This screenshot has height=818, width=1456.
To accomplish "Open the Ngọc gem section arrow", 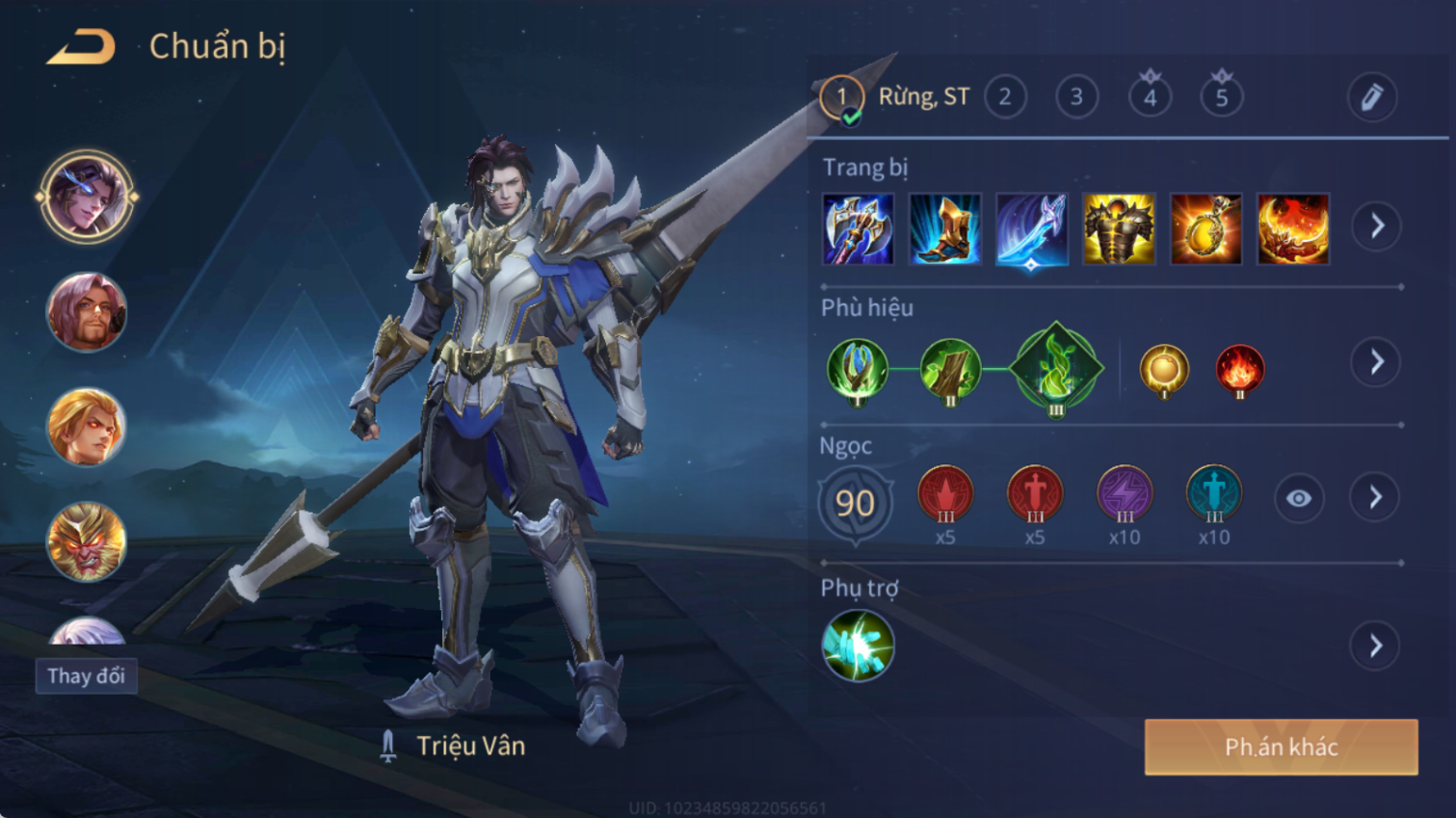I will [x=1376, y=498].
